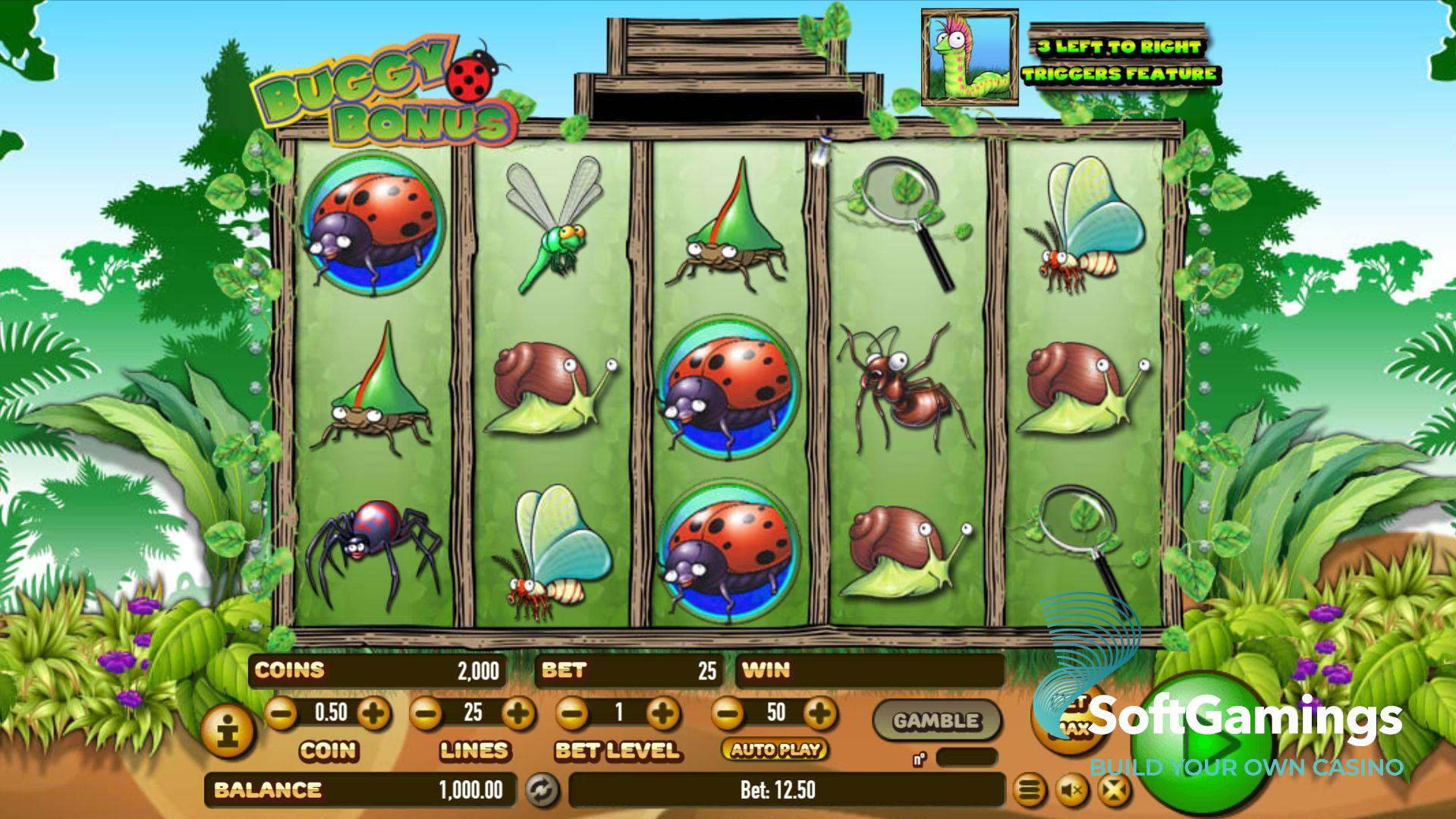The image size is (1456, 819).
Task: Click the Gamble button
Action: [936, 720]
